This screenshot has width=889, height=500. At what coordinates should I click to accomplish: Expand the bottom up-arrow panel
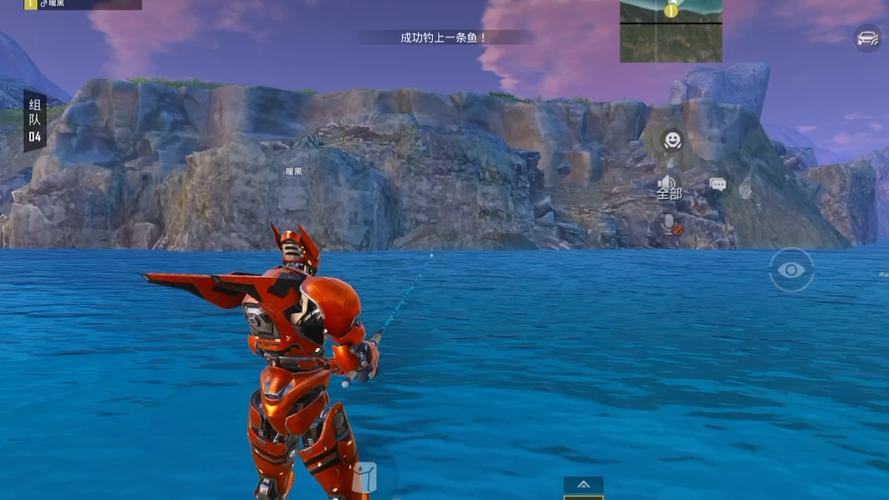pyautogui.click(x=583, y=485)
